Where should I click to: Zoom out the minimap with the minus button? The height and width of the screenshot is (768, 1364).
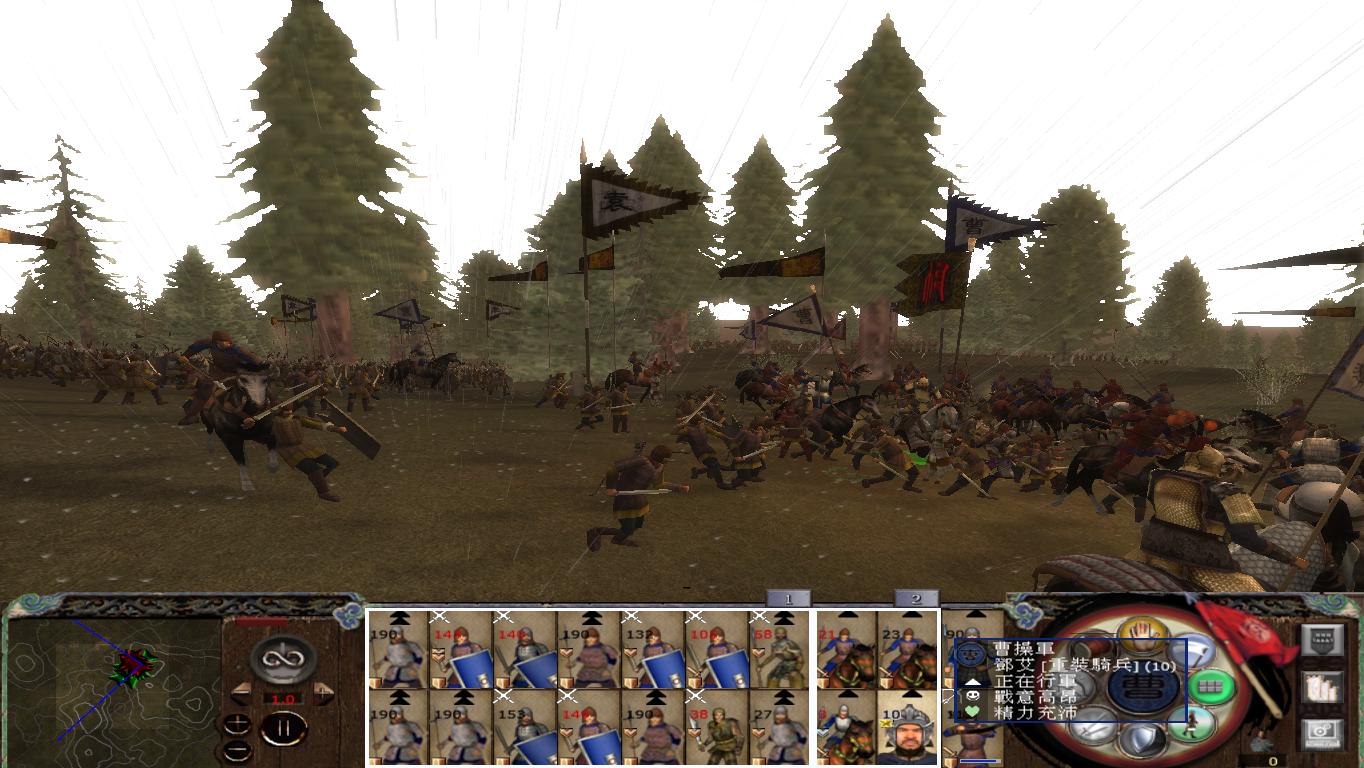point(238,750)
